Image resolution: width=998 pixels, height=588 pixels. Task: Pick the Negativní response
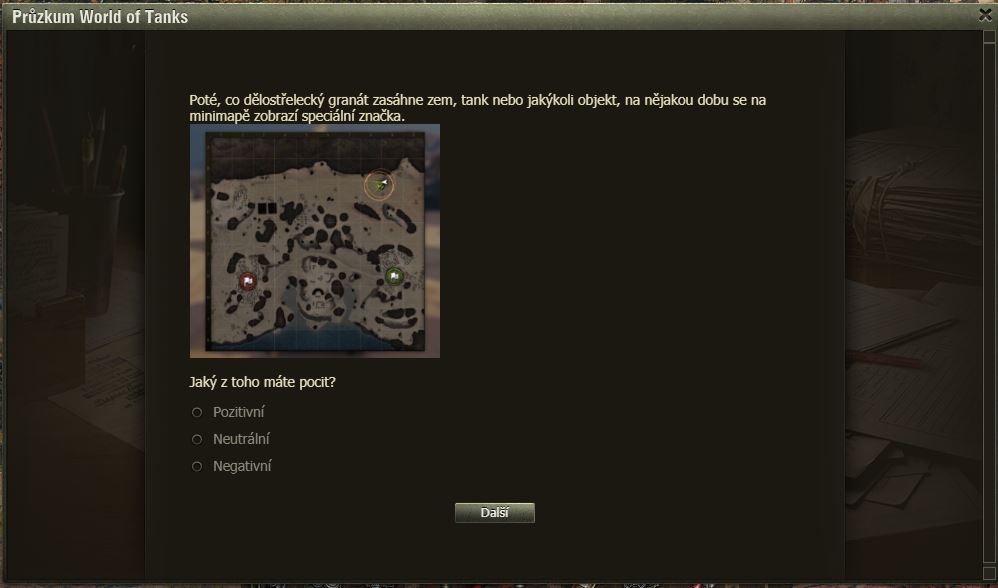[x=197, y=466]
